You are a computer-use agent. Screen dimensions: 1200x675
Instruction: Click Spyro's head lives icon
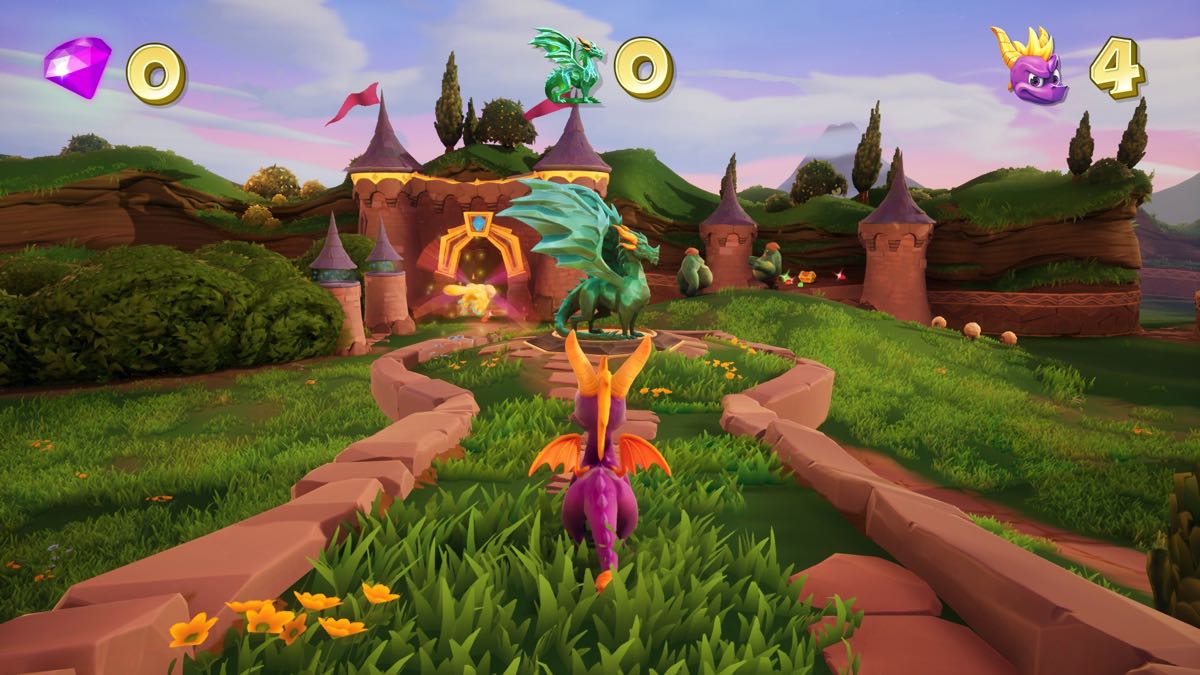(1028, 66)
